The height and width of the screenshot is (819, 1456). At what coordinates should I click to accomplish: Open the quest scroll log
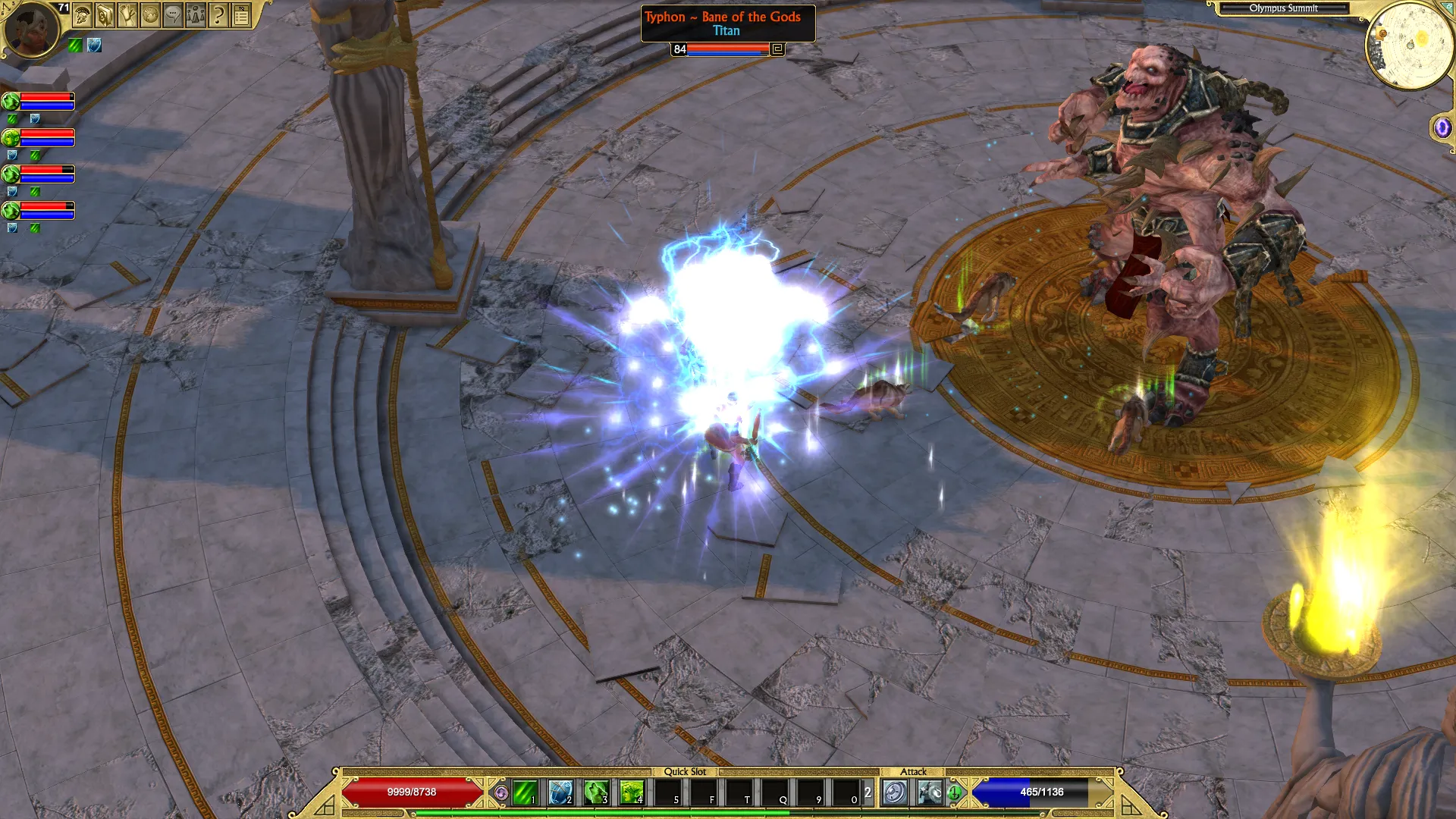[128, 14]
